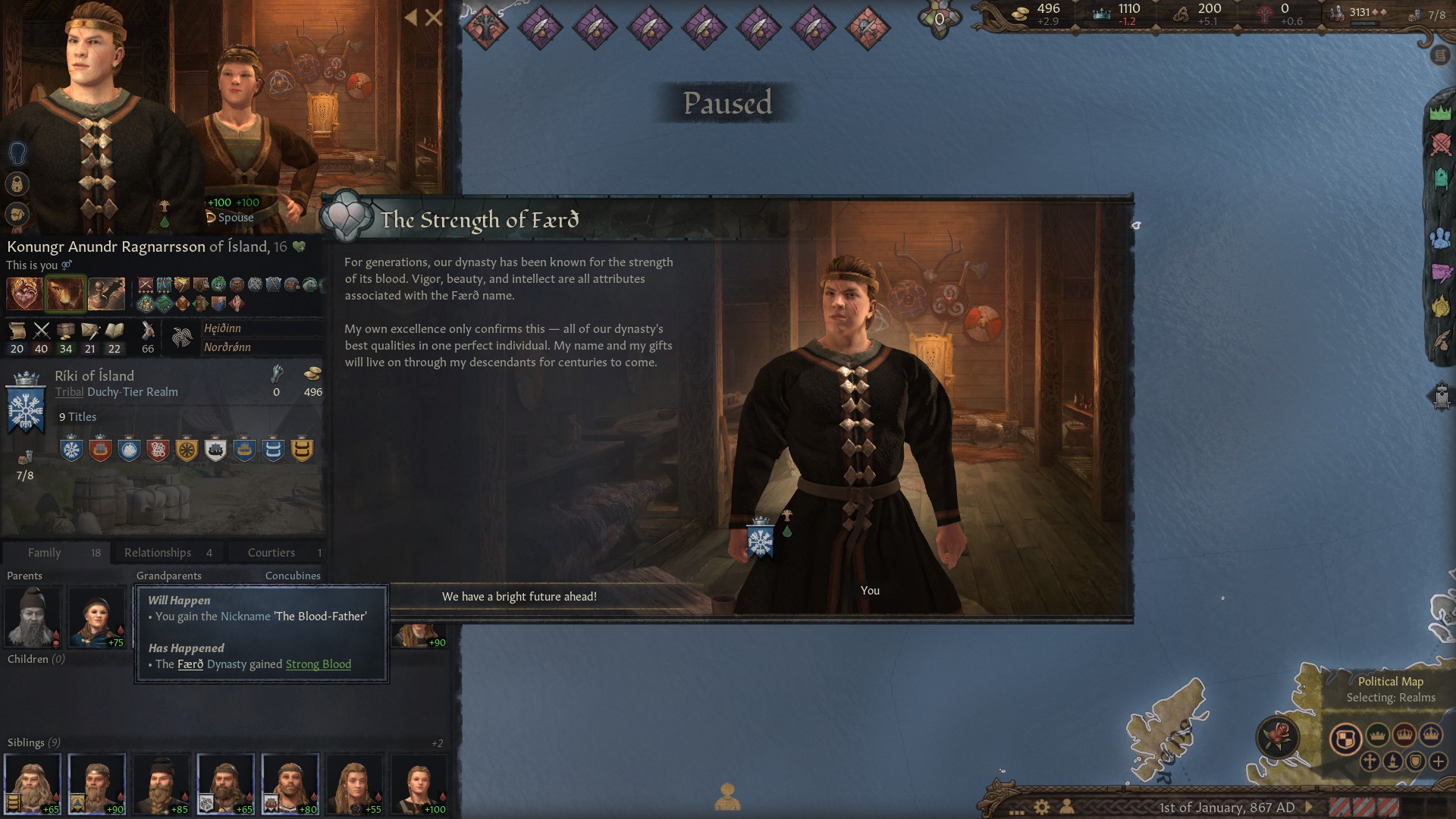Open game settings via the gear icon
Image resolution: width=1456 pixels, height=819 pixels.
(x=1043, y=807)
